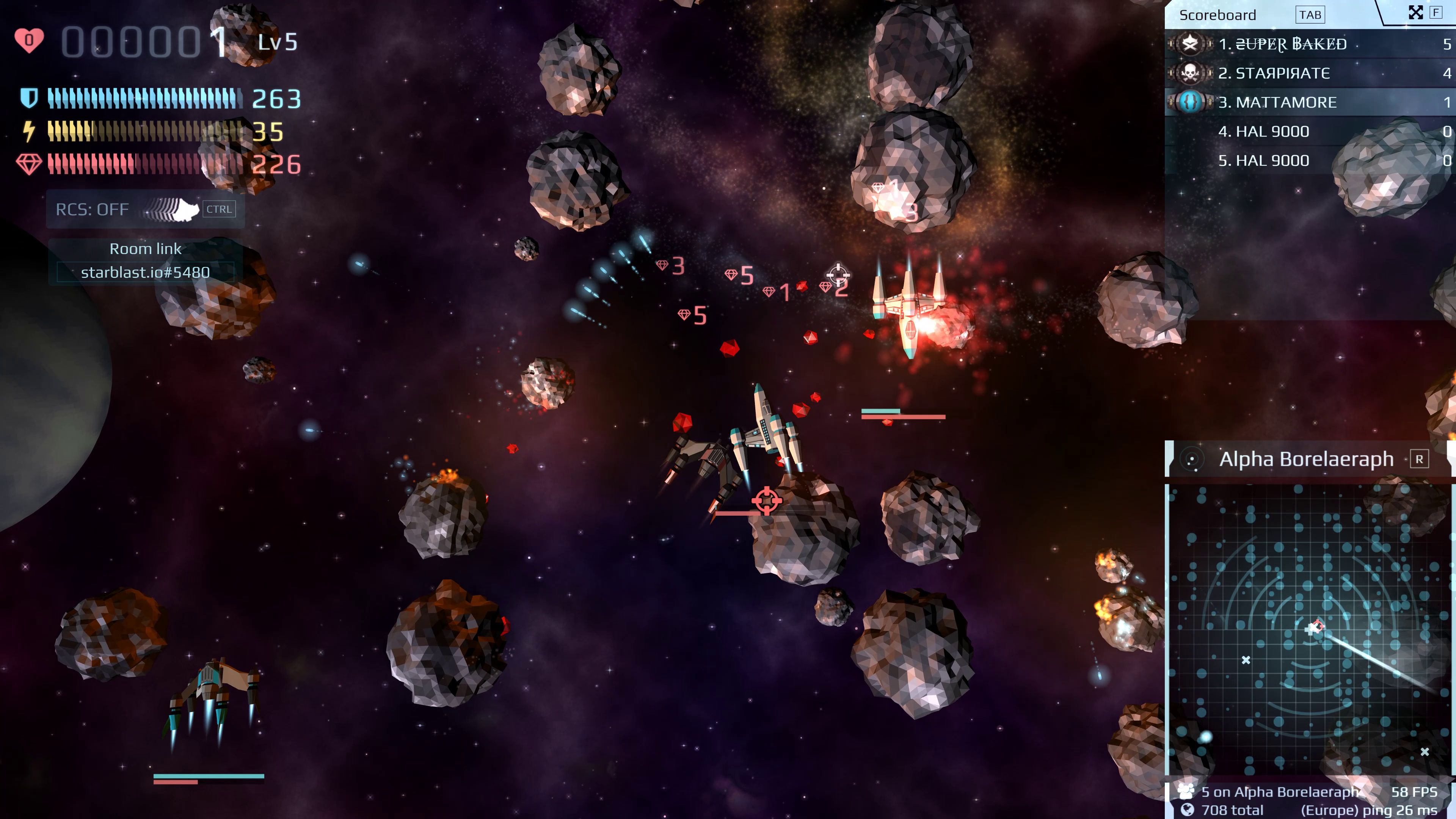Toggle fullscreen with the F key button

click(x=1436, y=12)
